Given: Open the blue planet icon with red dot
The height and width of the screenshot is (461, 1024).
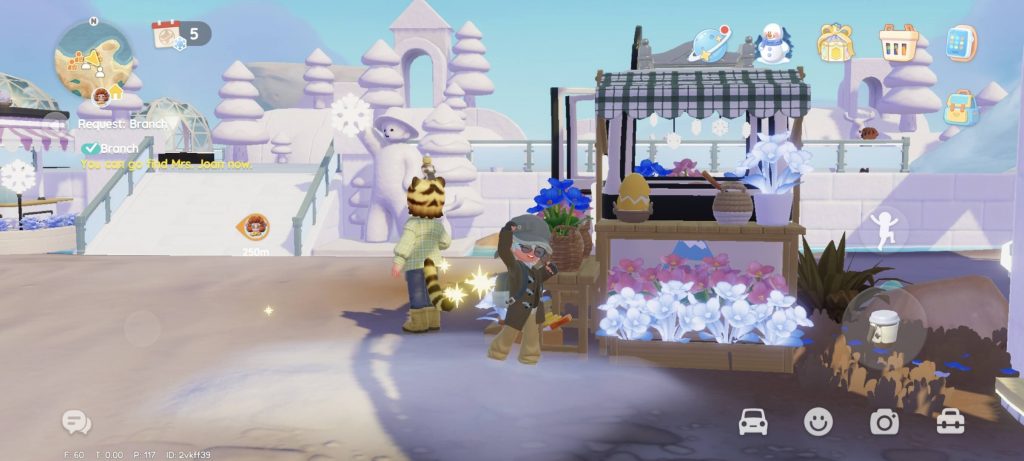Looking at the screenshot, I should click(x=710, y=44).
